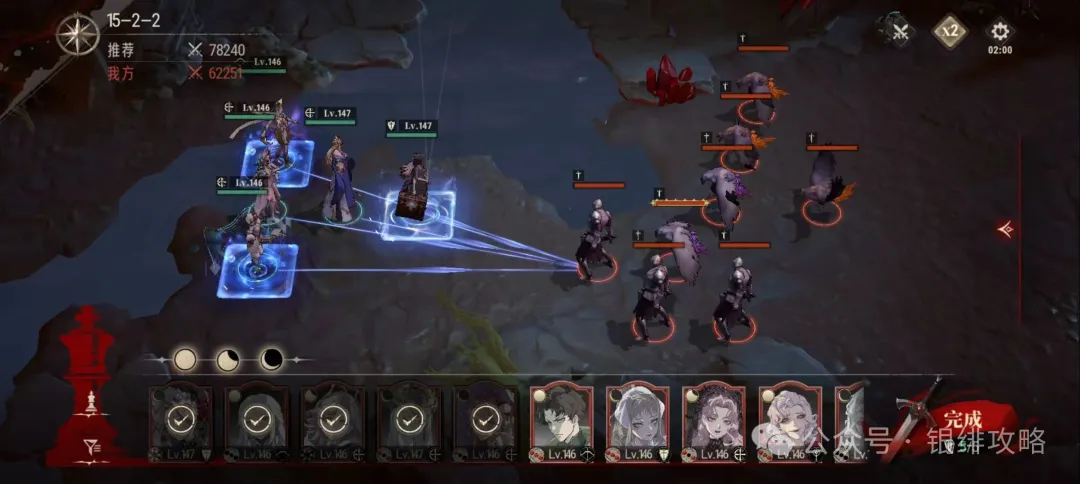Open the compass star icon beside 15-2-2
The height and width of the screenshot is (484, 1080).
[77, 35]
